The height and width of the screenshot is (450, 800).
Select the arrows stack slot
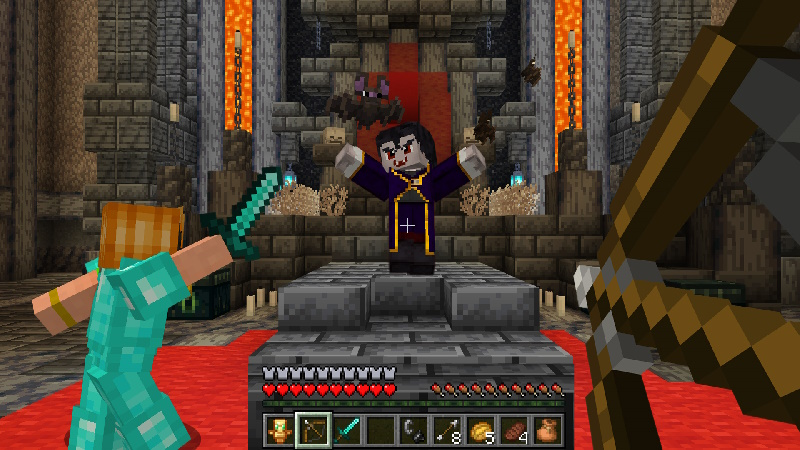click(x=446, y=430)
